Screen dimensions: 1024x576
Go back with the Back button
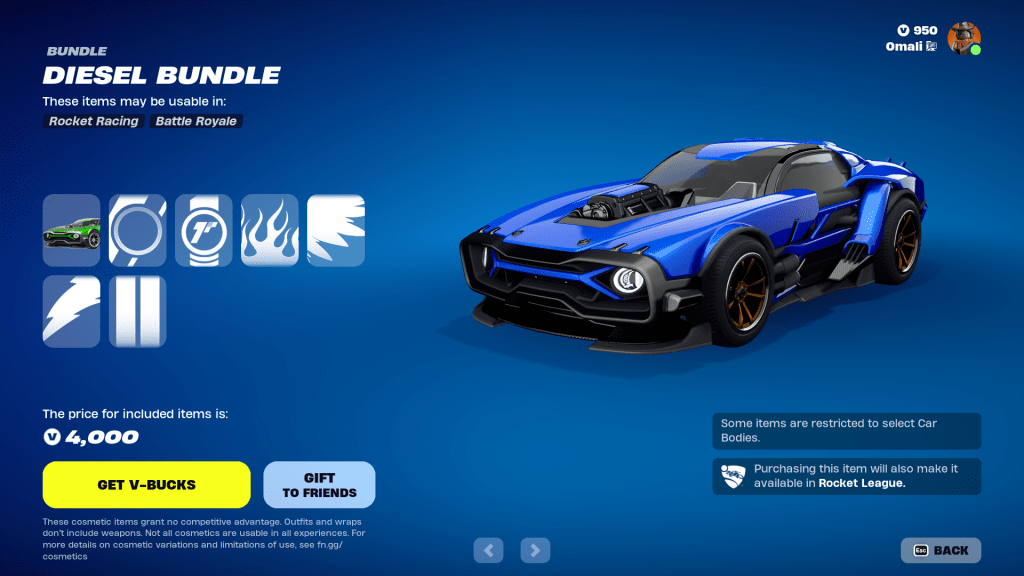(941, 550)
